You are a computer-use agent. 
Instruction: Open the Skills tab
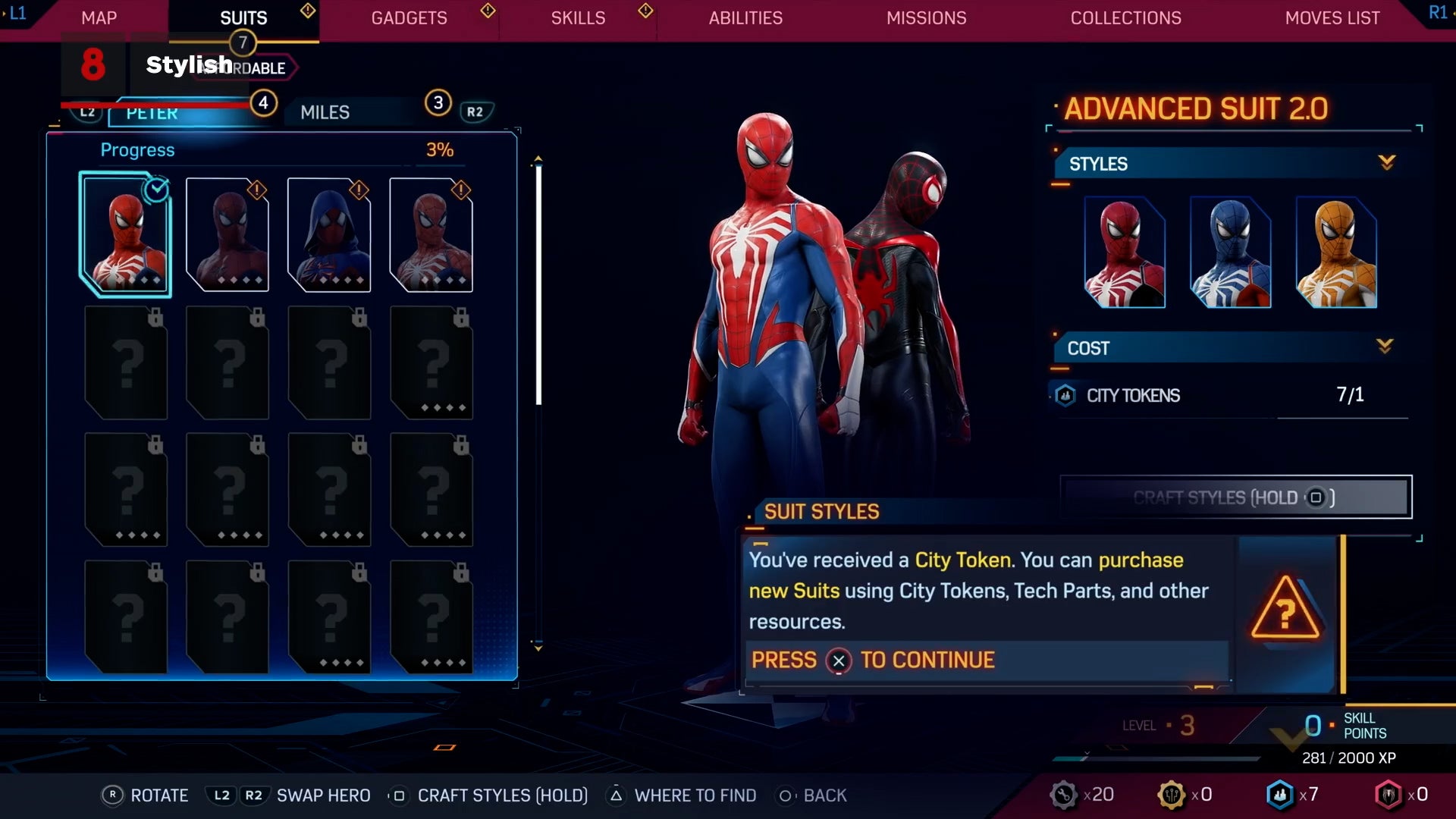(578, 18)
